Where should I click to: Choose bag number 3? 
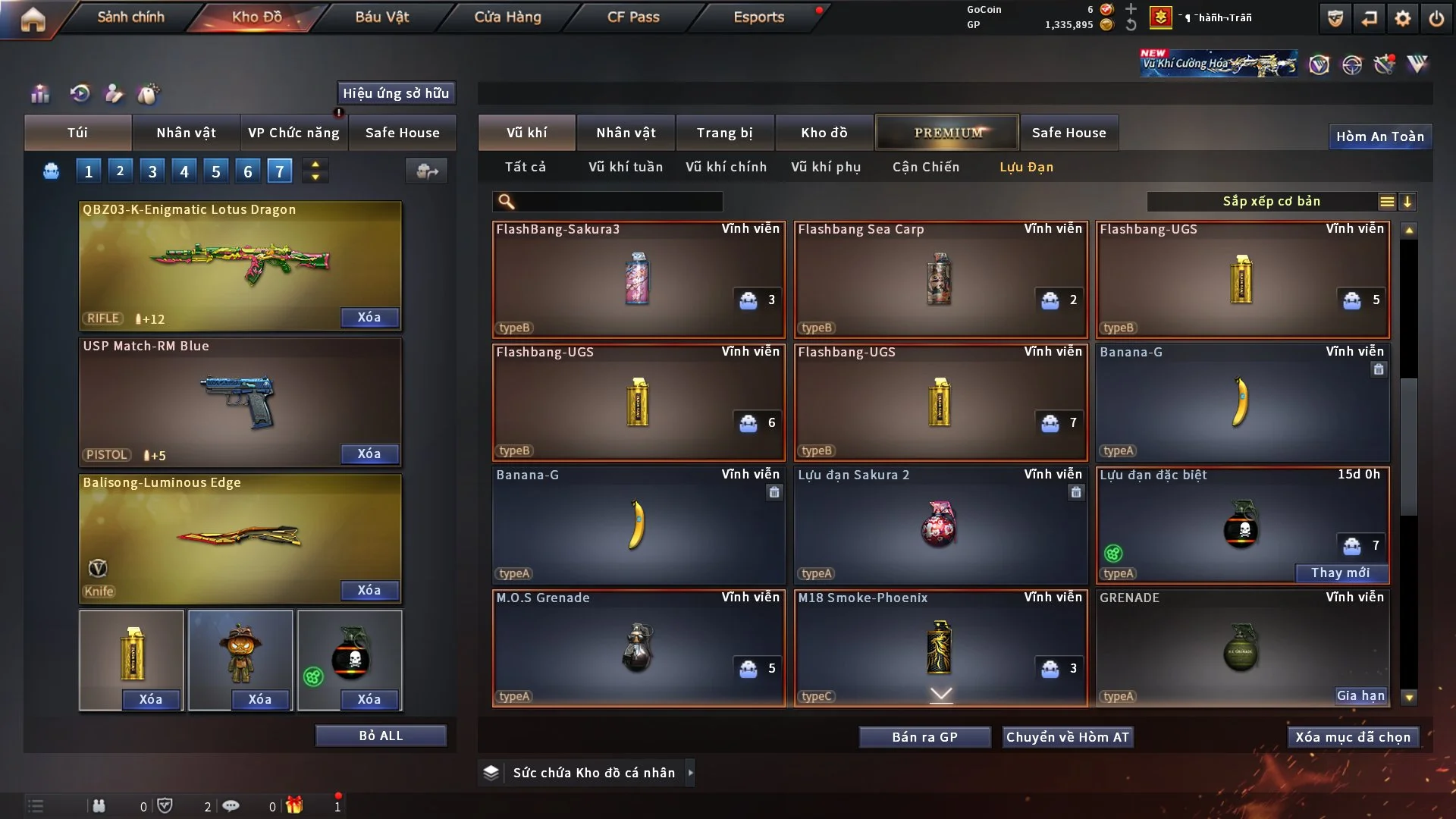152,171
